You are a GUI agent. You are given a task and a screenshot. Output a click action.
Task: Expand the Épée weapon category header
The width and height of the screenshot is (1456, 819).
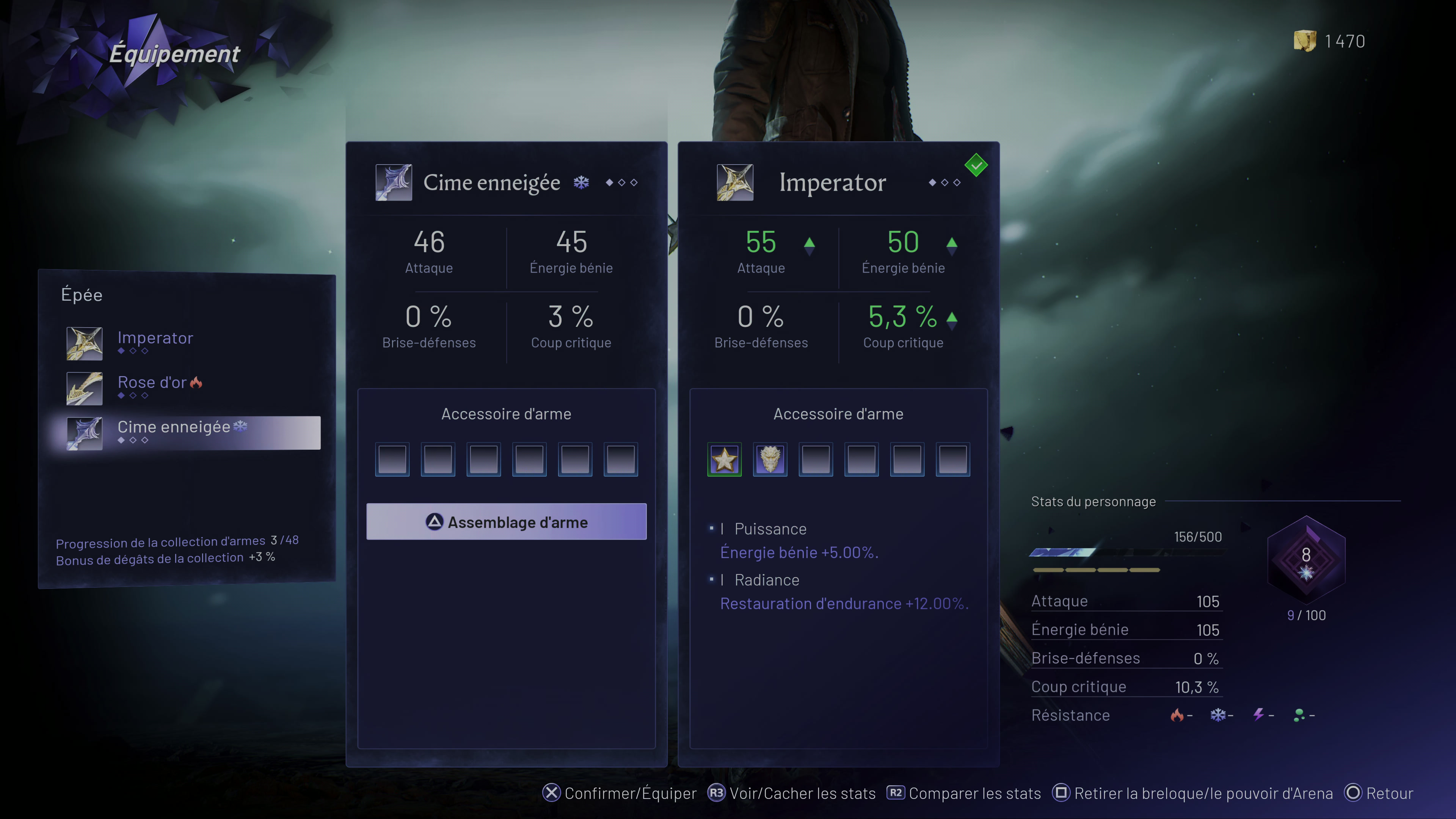click(82, 294)
